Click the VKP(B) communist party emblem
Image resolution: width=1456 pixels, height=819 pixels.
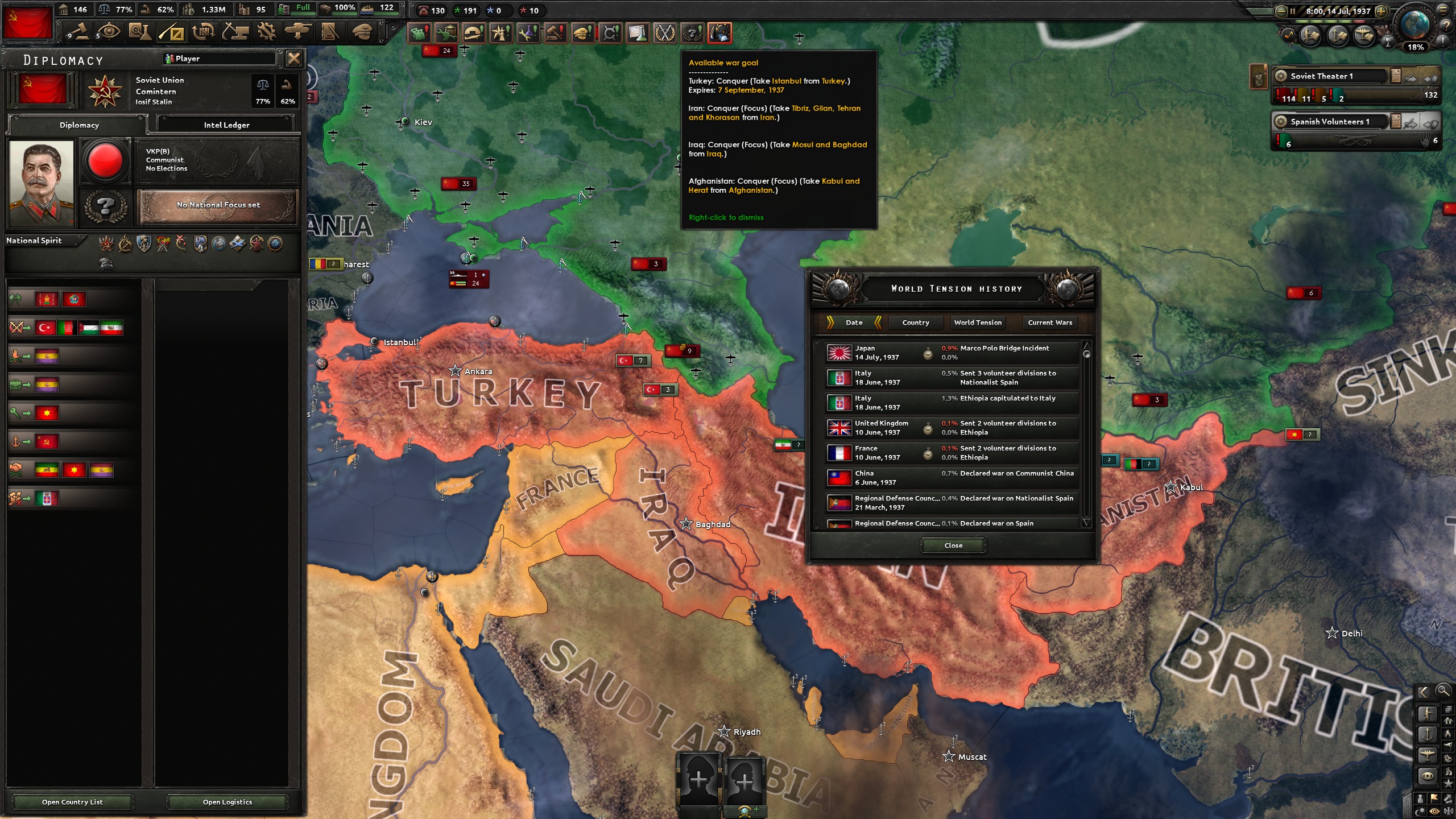[x=106, y=160]
